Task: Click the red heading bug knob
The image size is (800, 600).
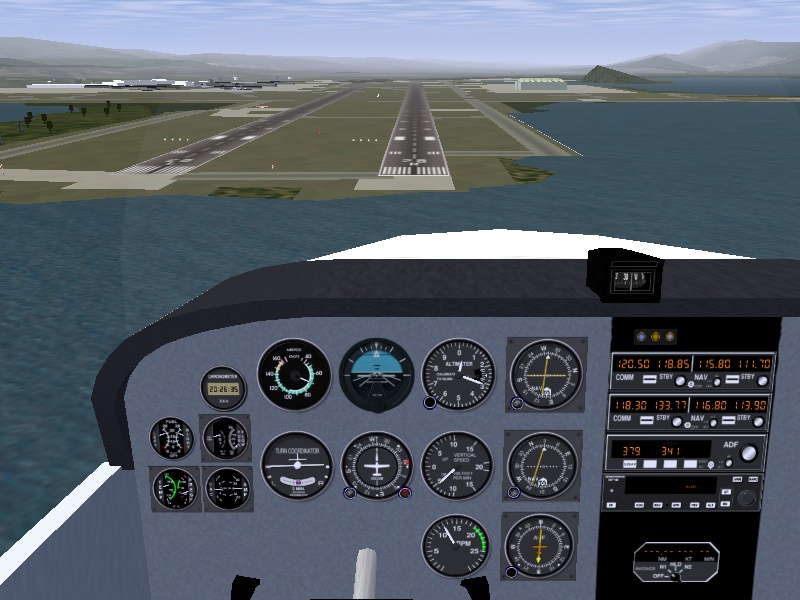Action: coord(405,492)
